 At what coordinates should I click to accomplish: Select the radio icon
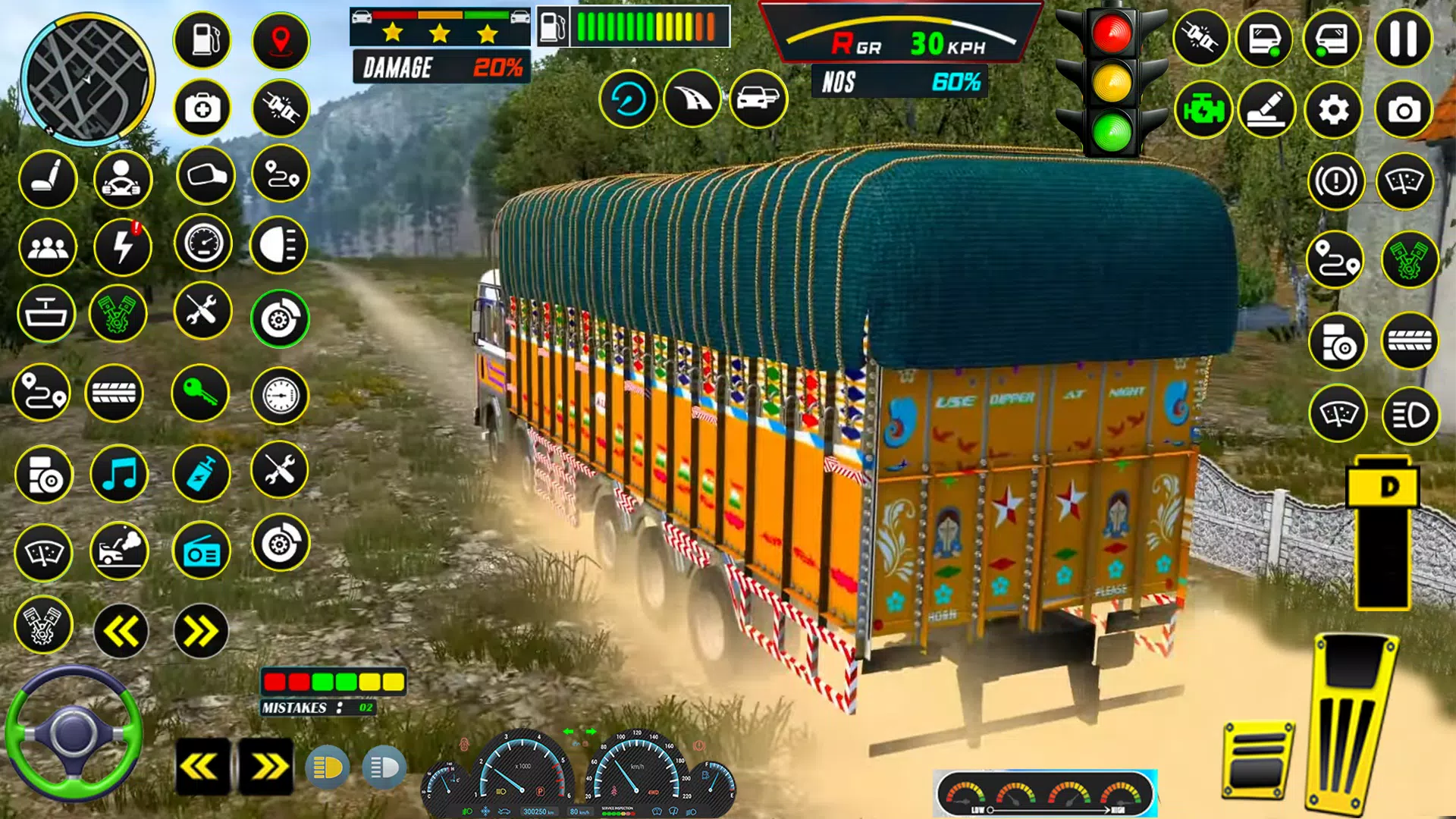(202, 551)
